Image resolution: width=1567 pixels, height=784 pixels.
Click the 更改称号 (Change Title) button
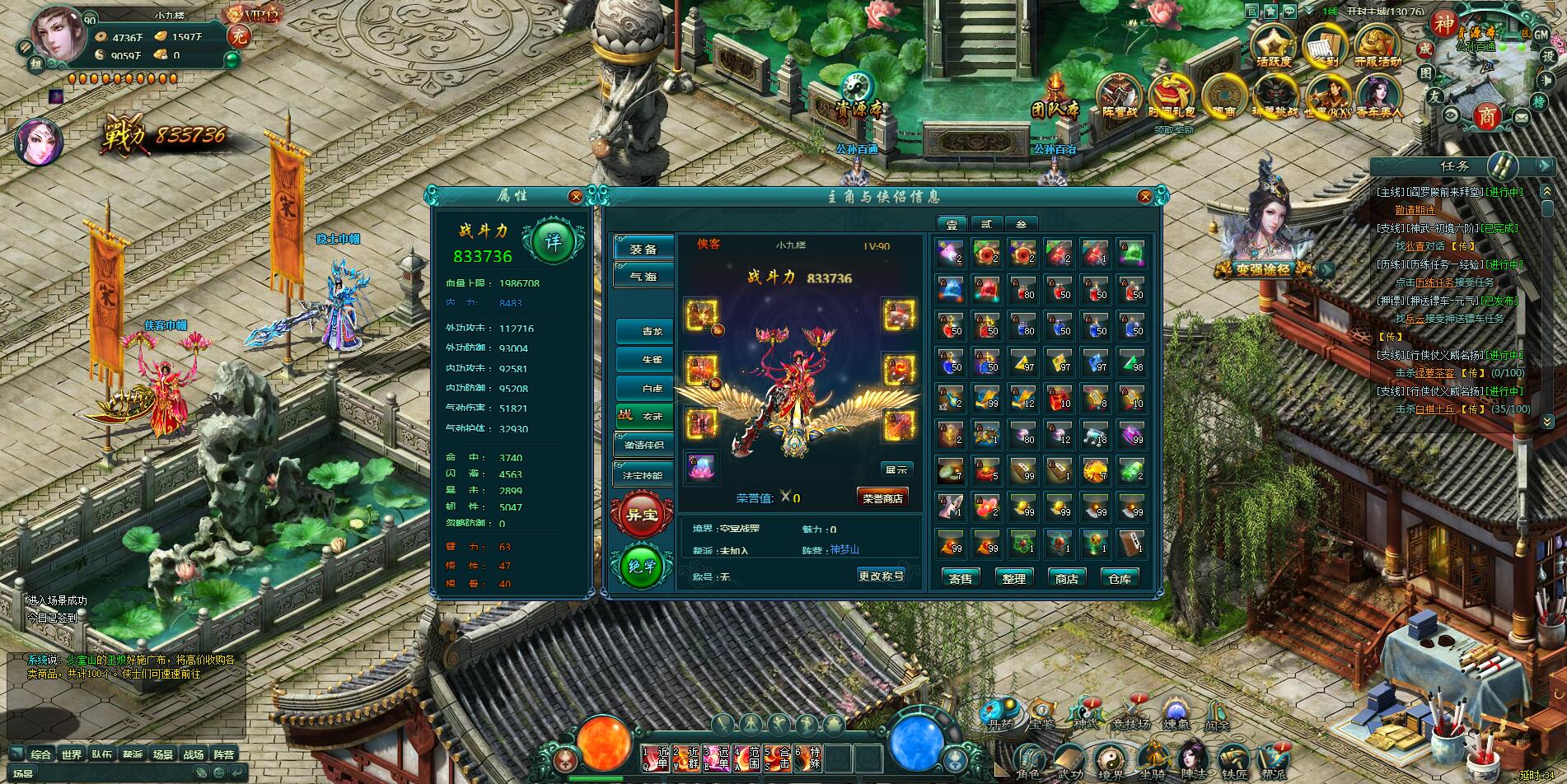click(879, 576)
